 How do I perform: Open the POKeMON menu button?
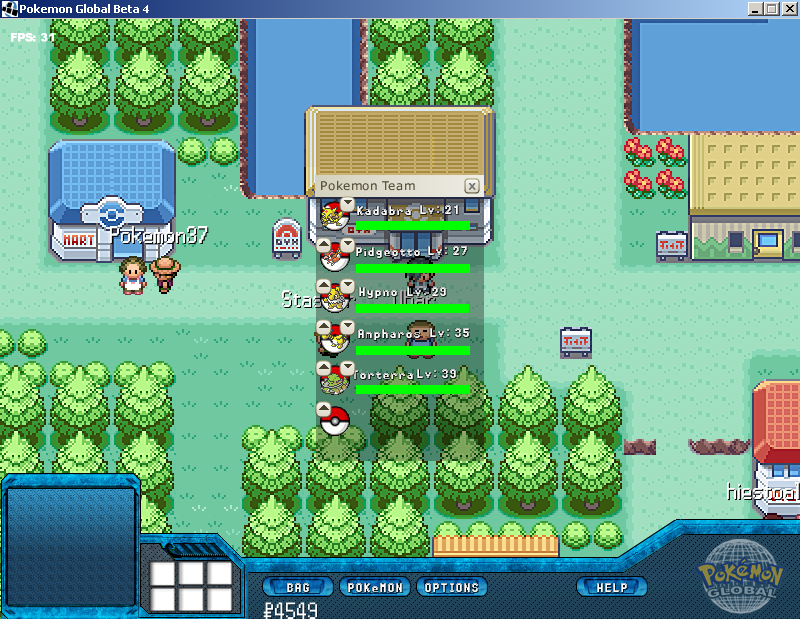(x=374, y=587)
